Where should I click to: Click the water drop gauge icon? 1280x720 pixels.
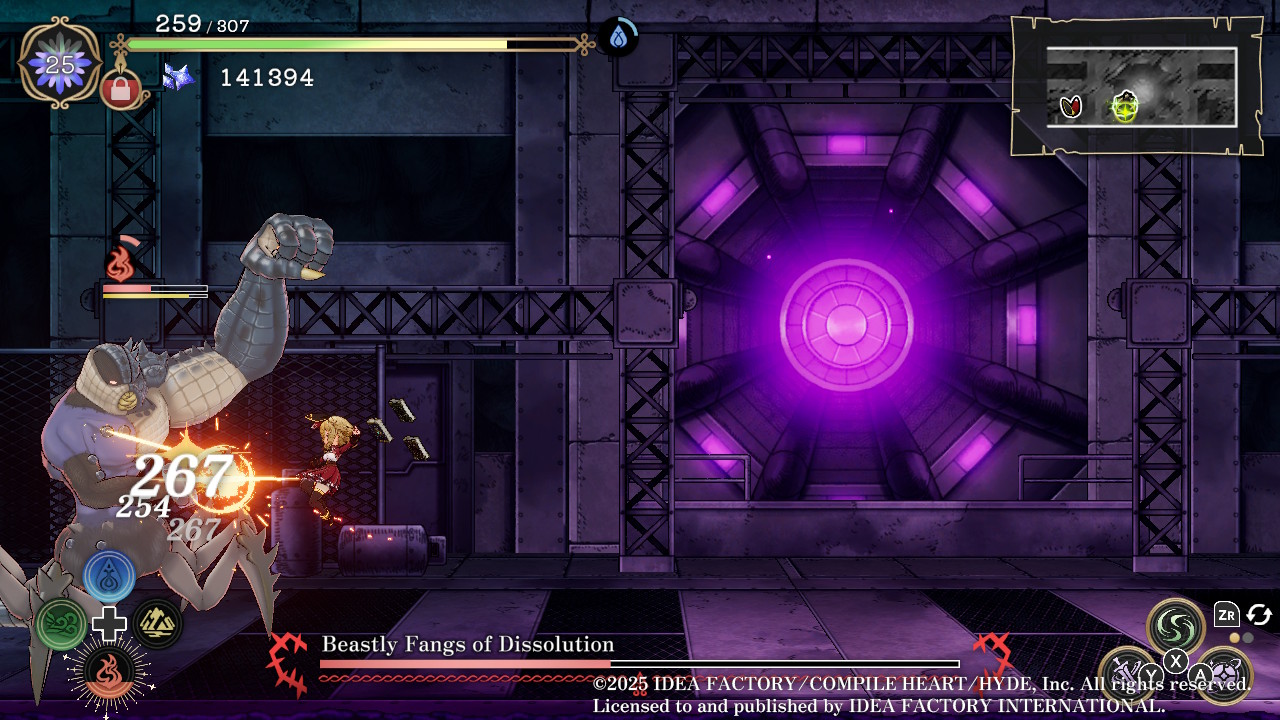pyautogui.click(x=619, y=38)
